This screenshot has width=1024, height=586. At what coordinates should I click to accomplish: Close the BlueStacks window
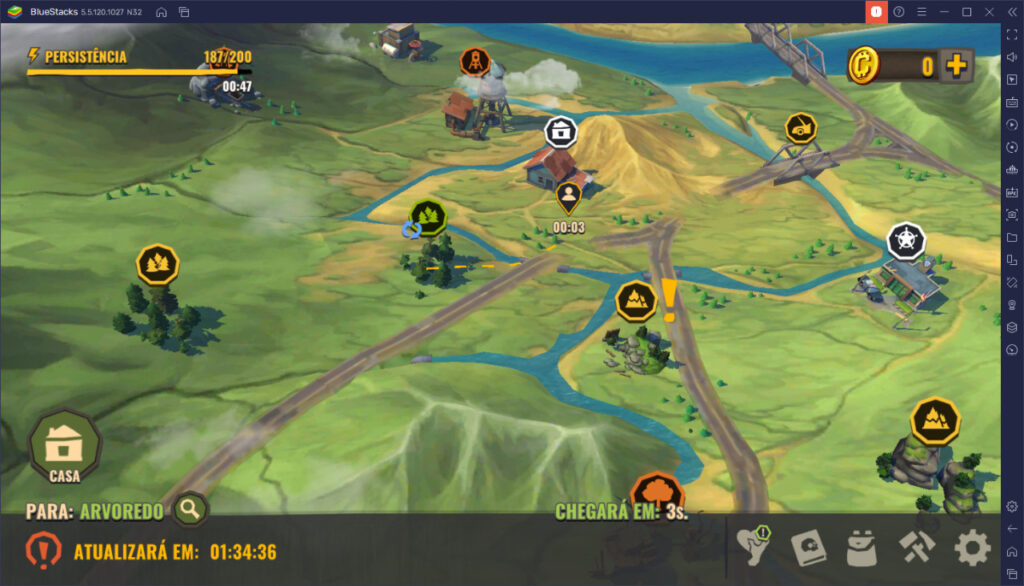(988, 11)
